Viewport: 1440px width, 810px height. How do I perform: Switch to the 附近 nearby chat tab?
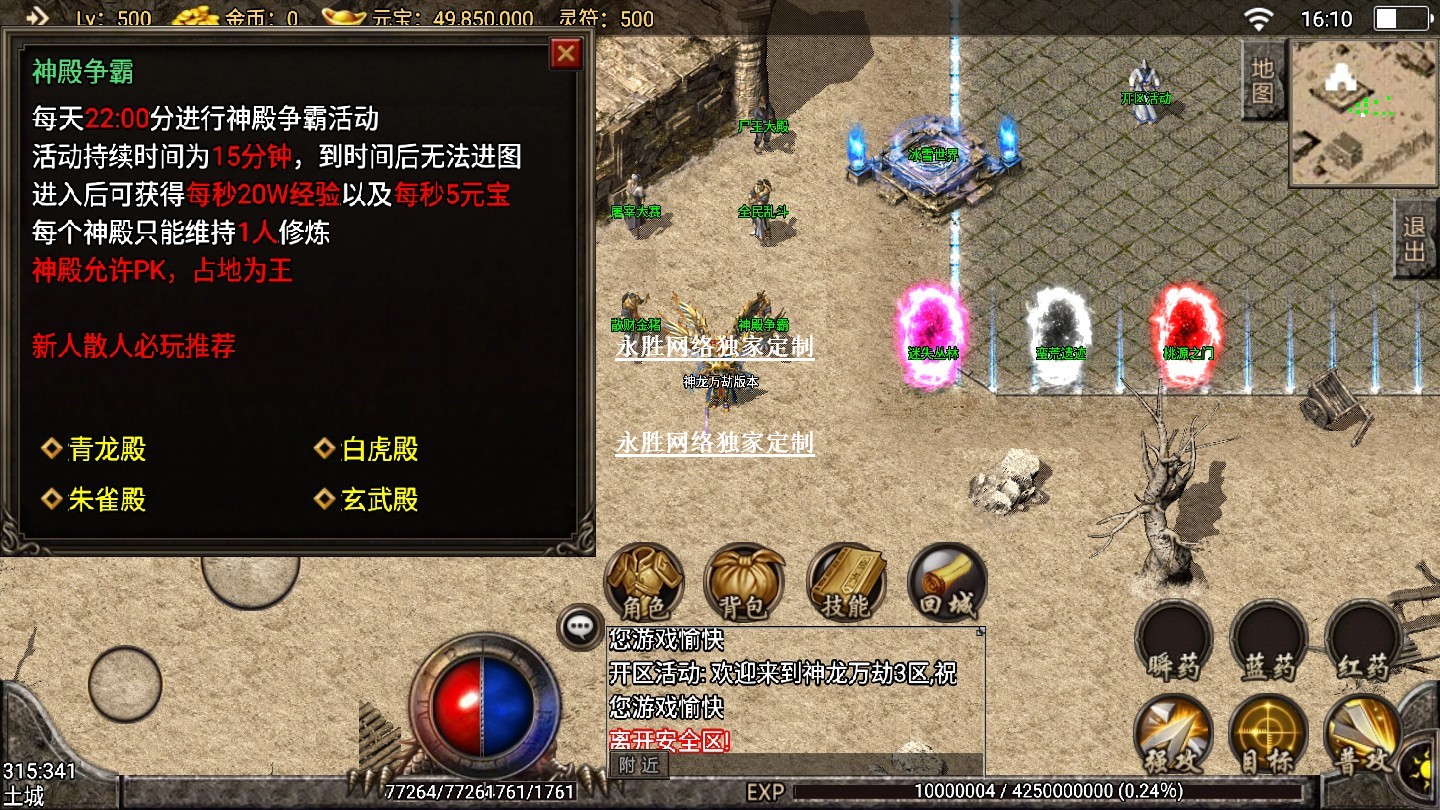pos(639,765)
